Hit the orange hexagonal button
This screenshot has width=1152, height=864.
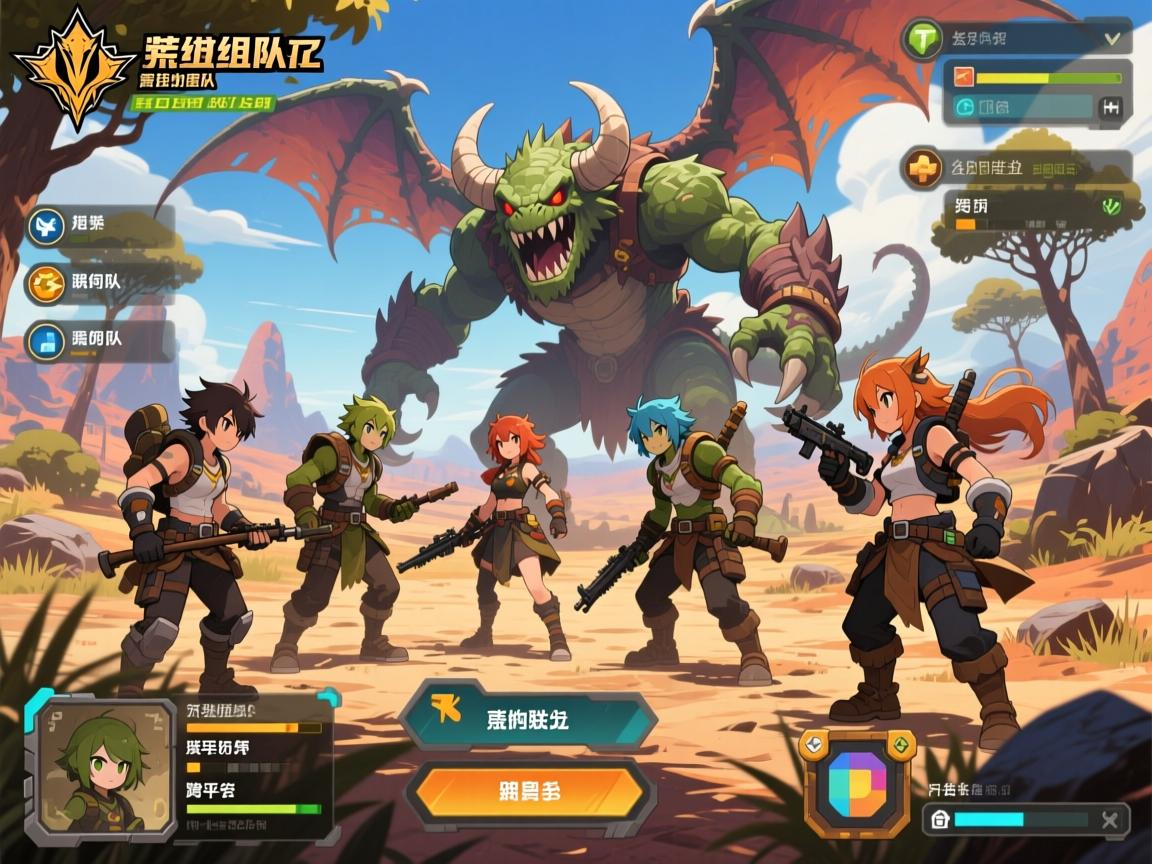pyautogui.click(x=528, y=791)
